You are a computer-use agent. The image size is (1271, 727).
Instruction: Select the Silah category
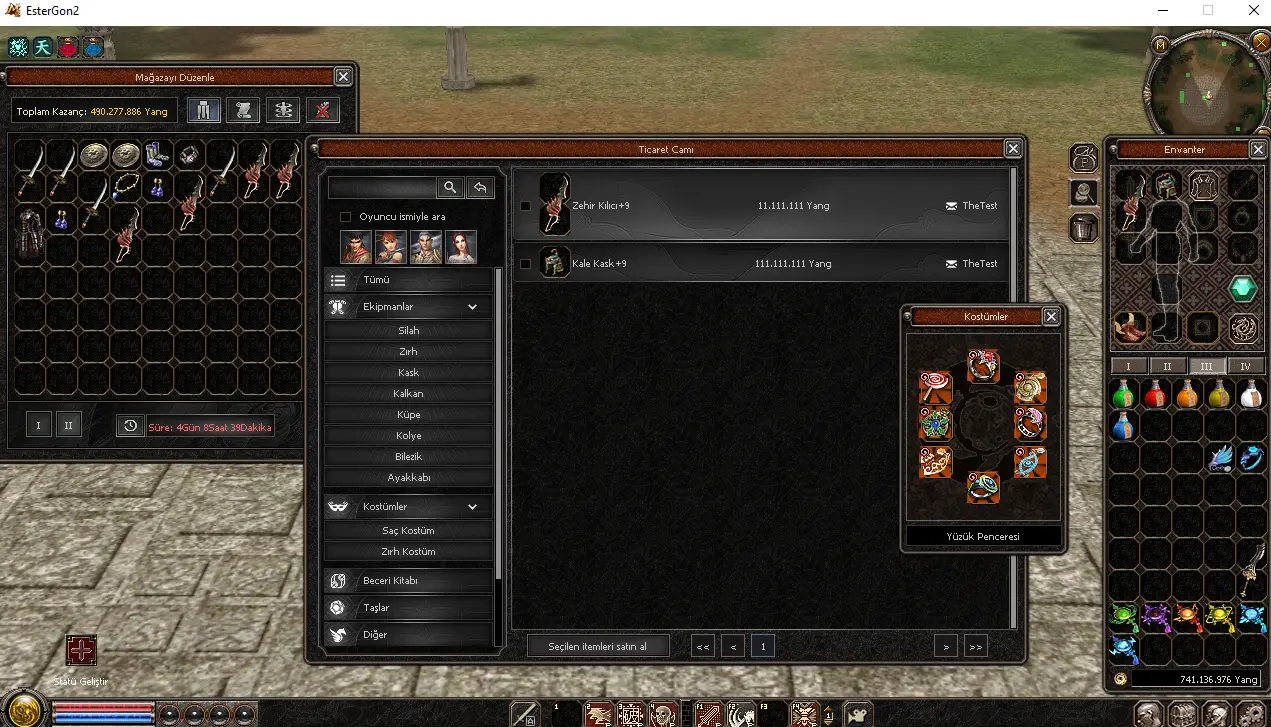tap(408, 331)
